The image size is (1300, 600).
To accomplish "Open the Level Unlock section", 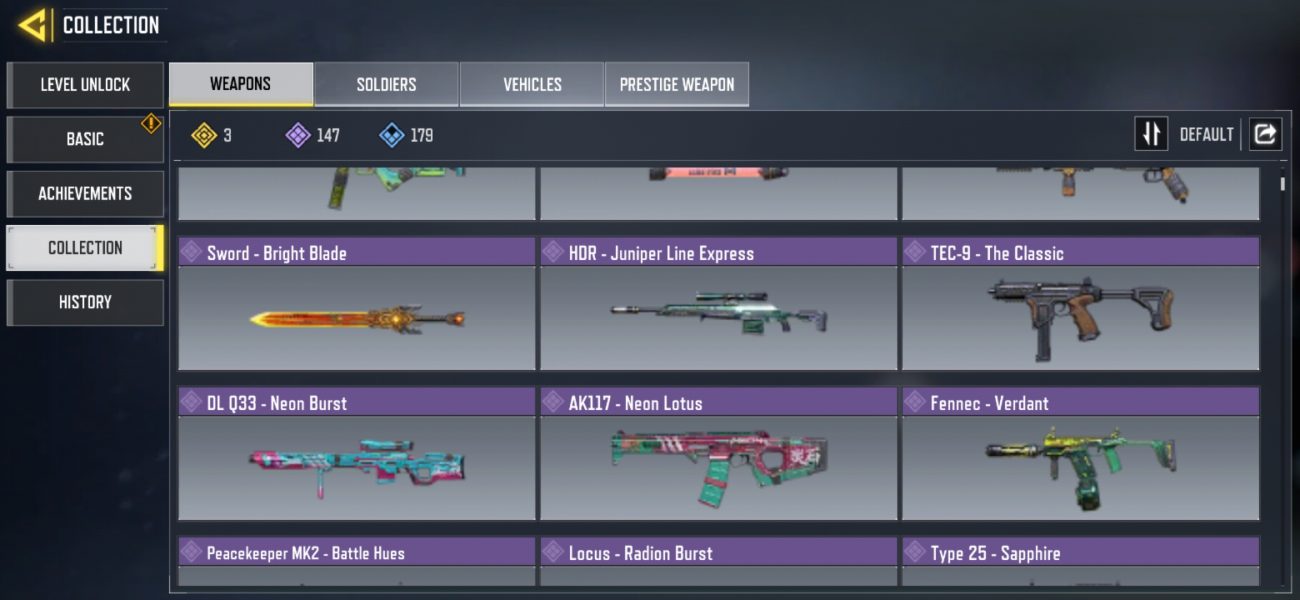I will coord(85,85).
